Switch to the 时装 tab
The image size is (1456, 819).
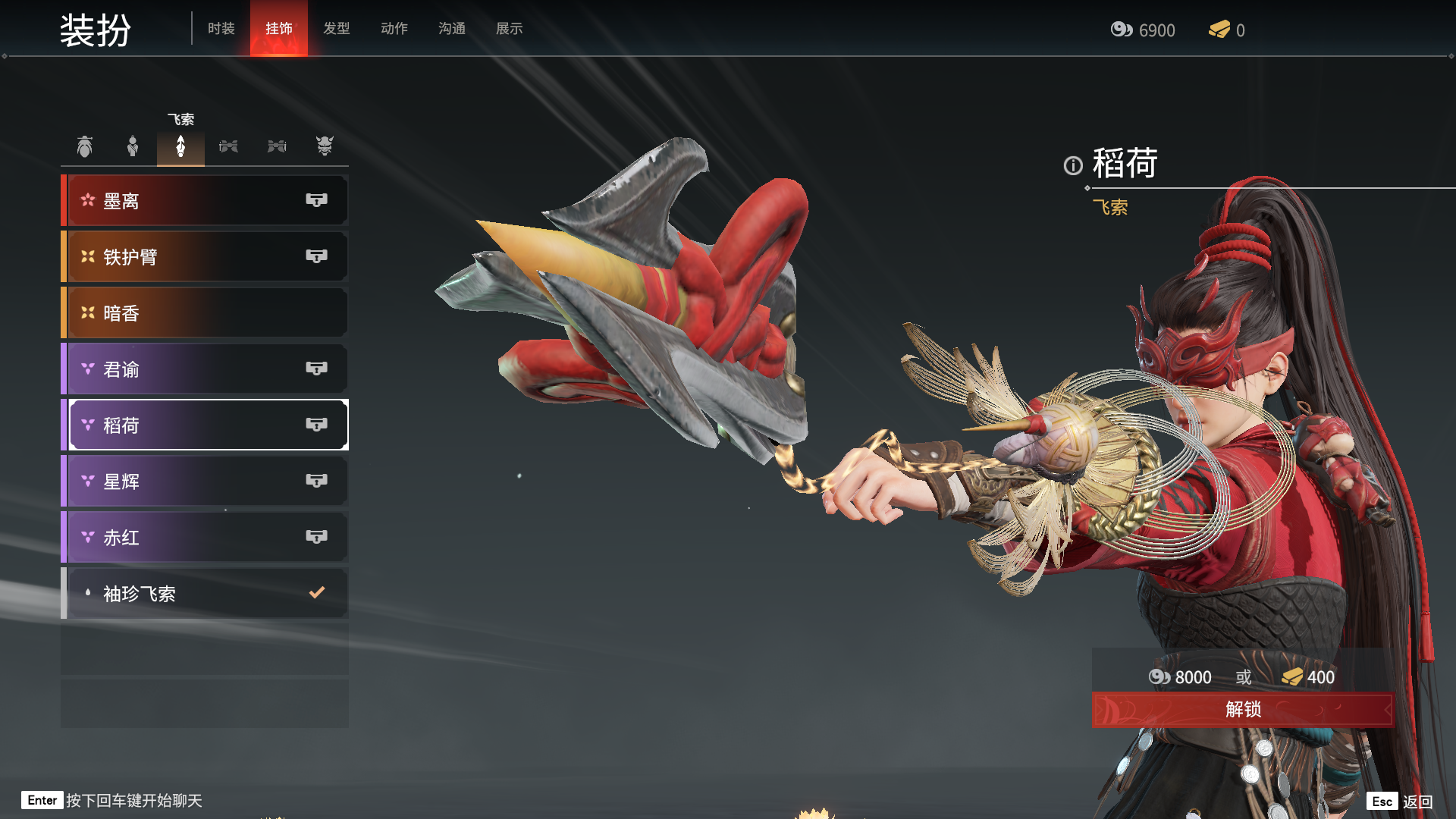[x=221, y=29]
